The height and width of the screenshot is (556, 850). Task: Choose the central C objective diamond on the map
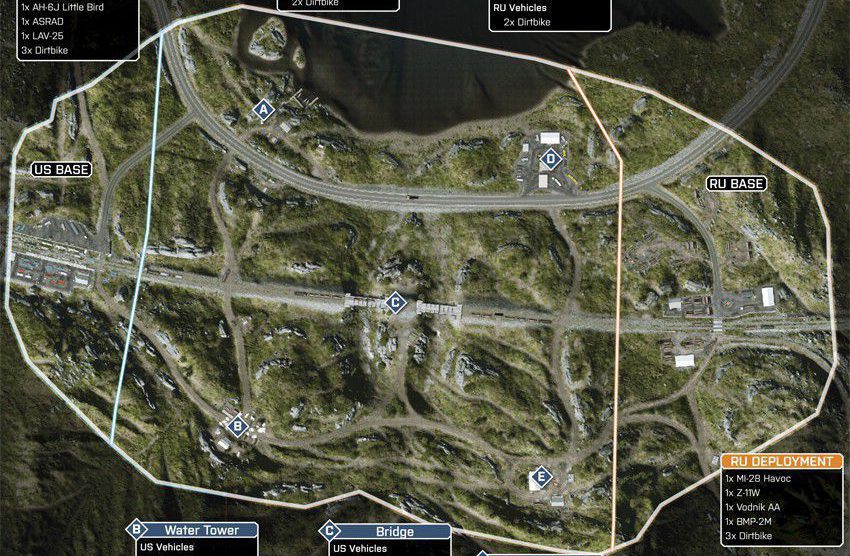point(395,302)
